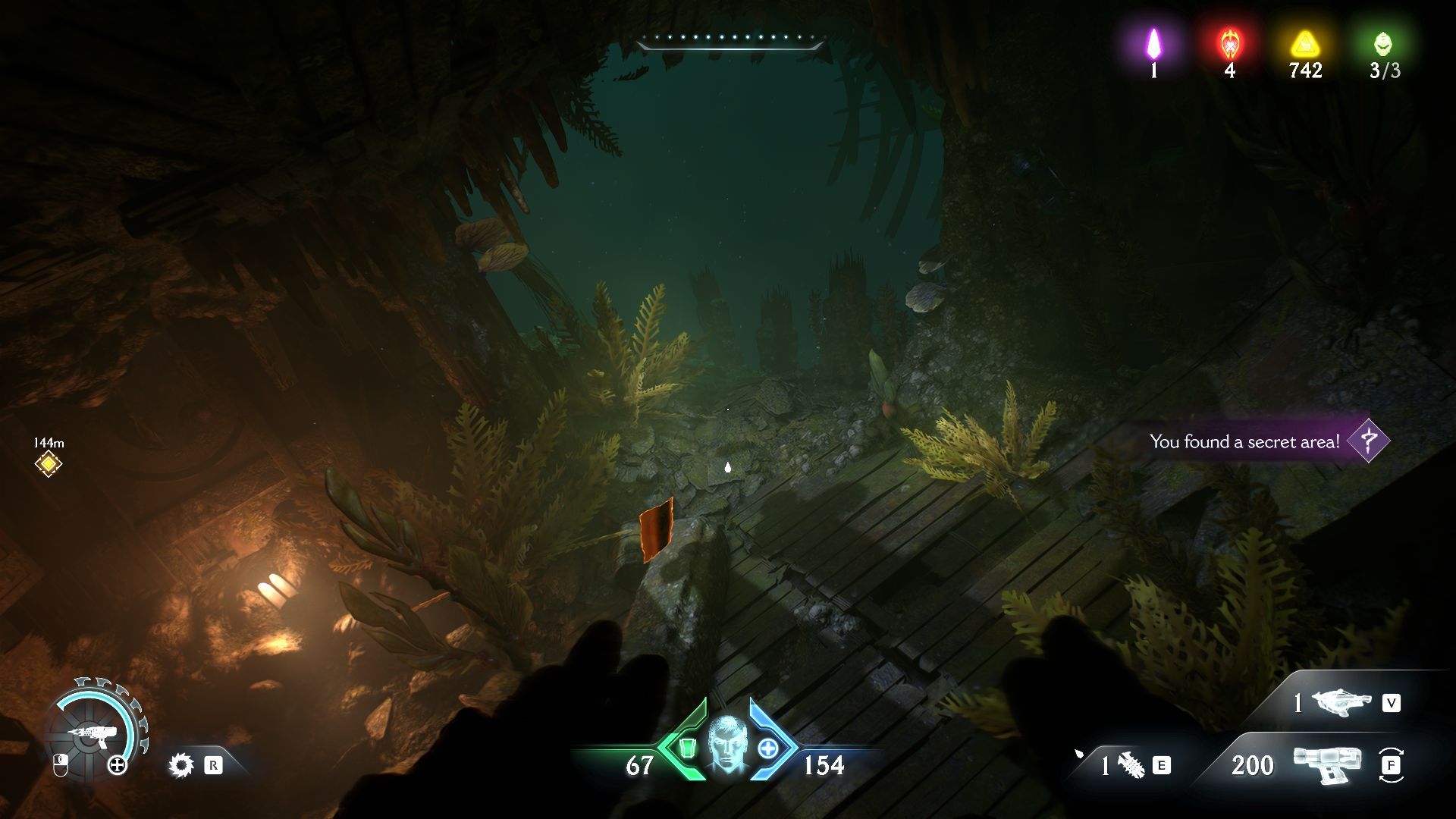Select the crossbow-style weapon slot

click(1341, 703)
